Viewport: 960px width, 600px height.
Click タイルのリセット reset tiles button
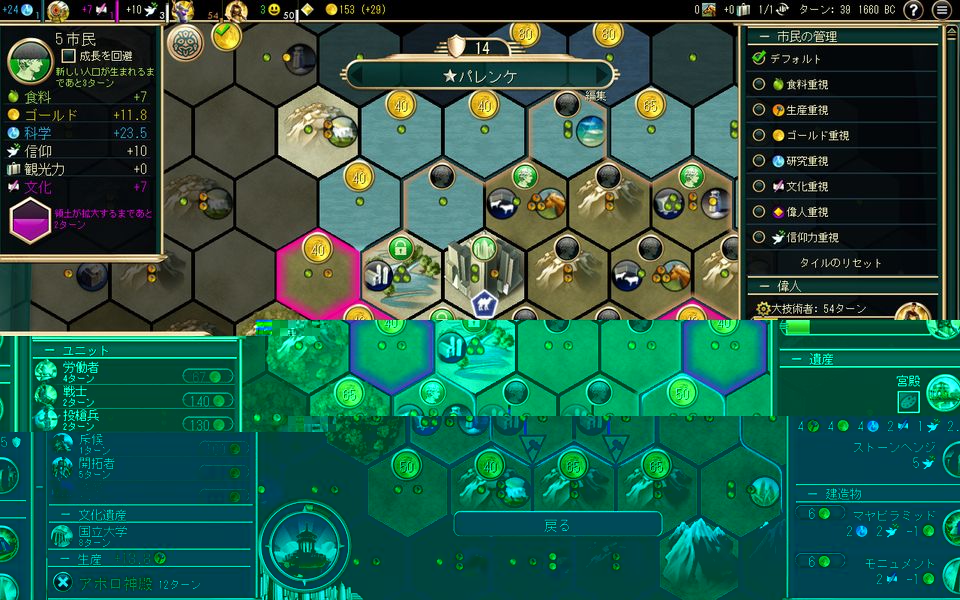point(840,263)
